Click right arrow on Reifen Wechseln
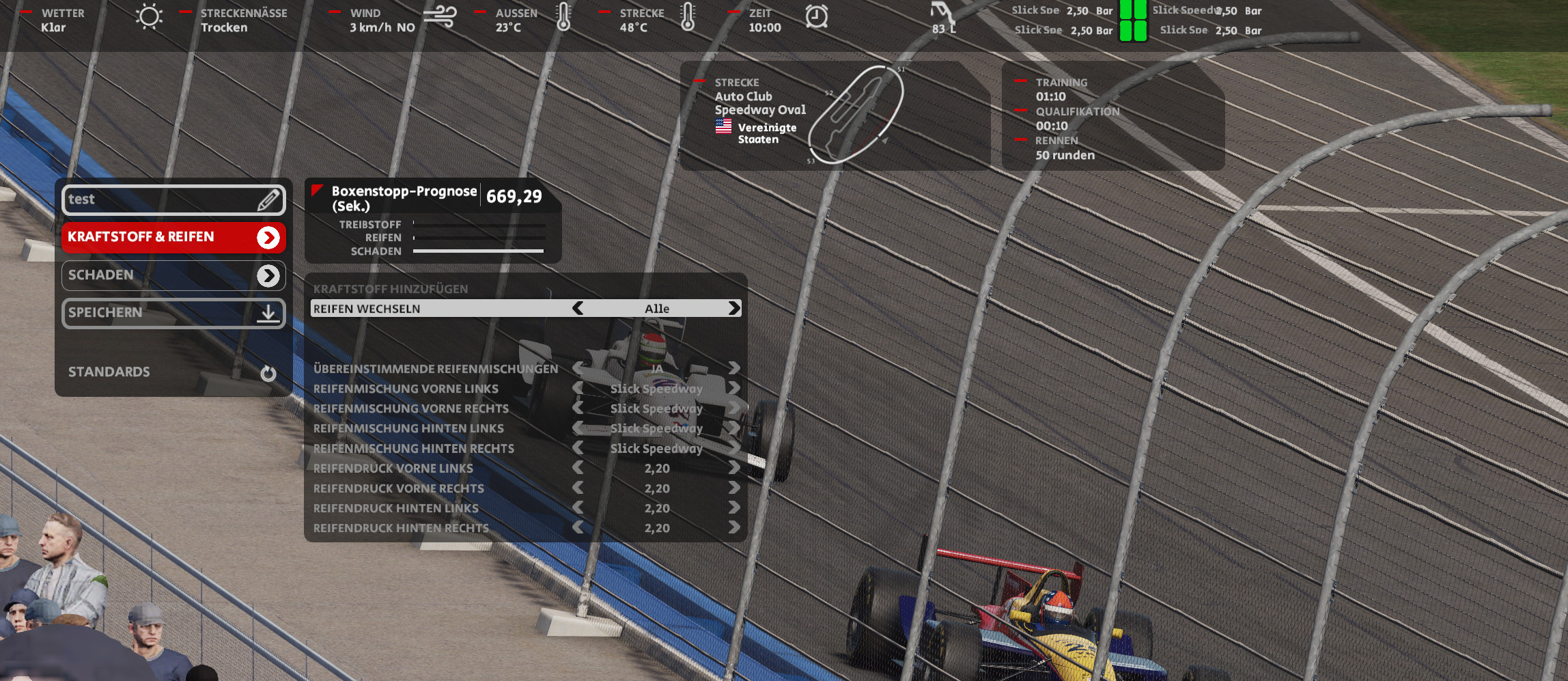 coord(734,309)
